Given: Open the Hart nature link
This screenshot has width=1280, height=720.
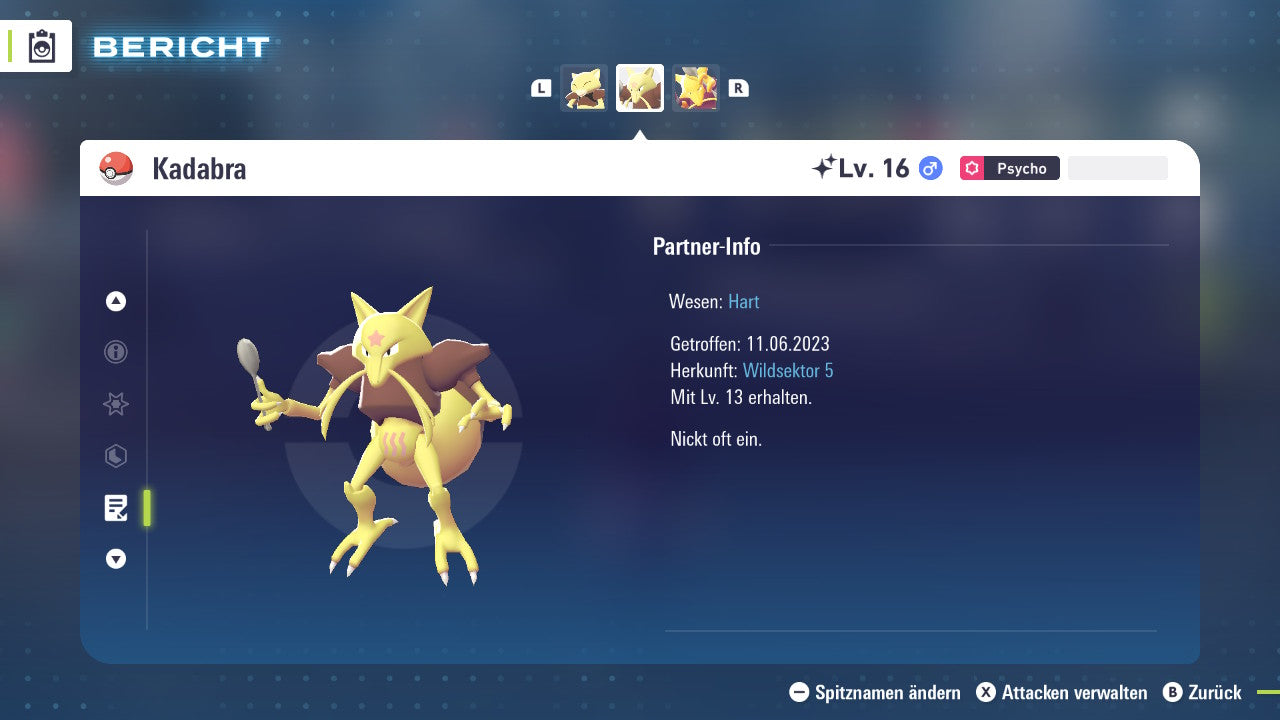Looking at the screenshot, I should pos(743,301).
